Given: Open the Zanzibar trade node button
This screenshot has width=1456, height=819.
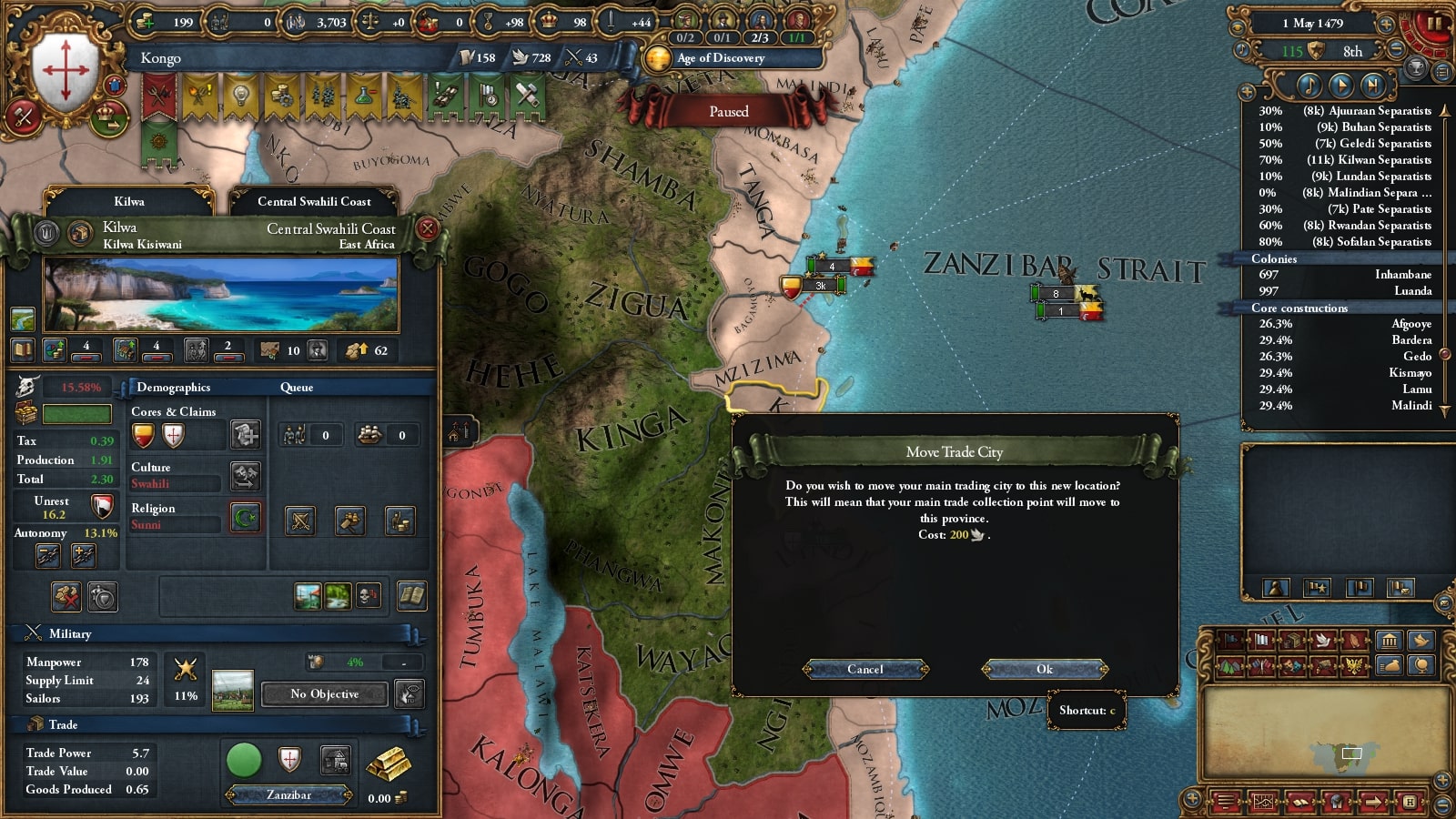Looking at the screenshot, I should [x=288, y=795].
